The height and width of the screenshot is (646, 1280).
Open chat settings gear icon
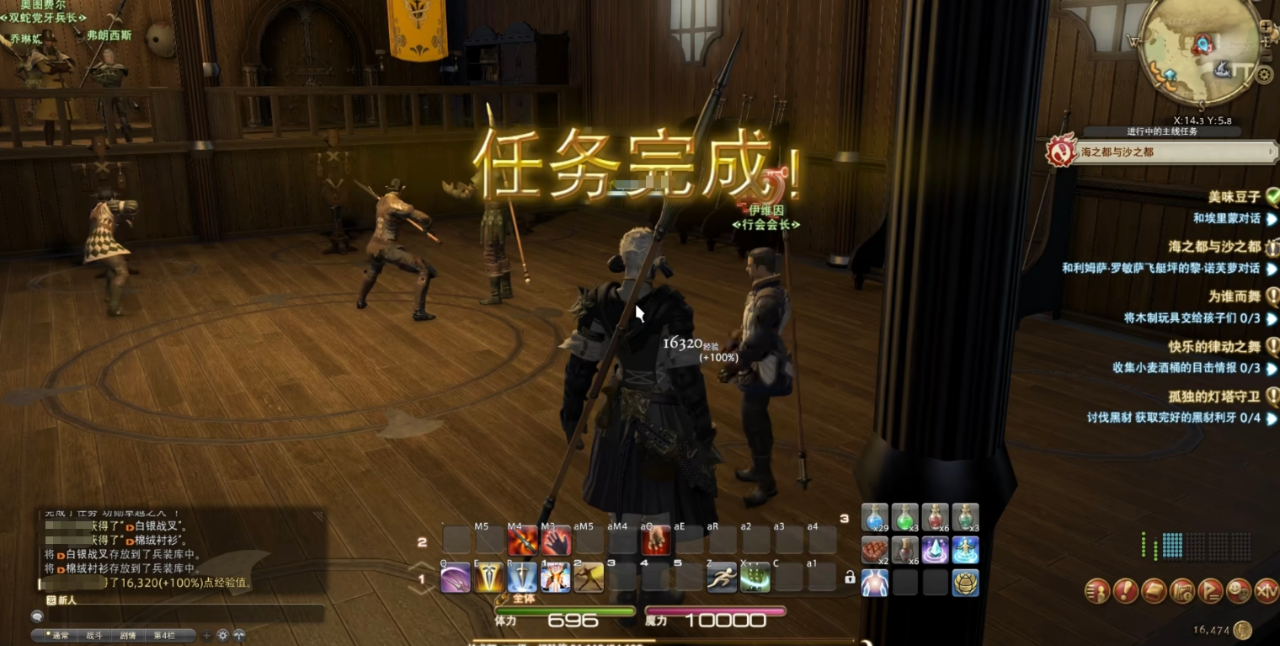[223, 635]
